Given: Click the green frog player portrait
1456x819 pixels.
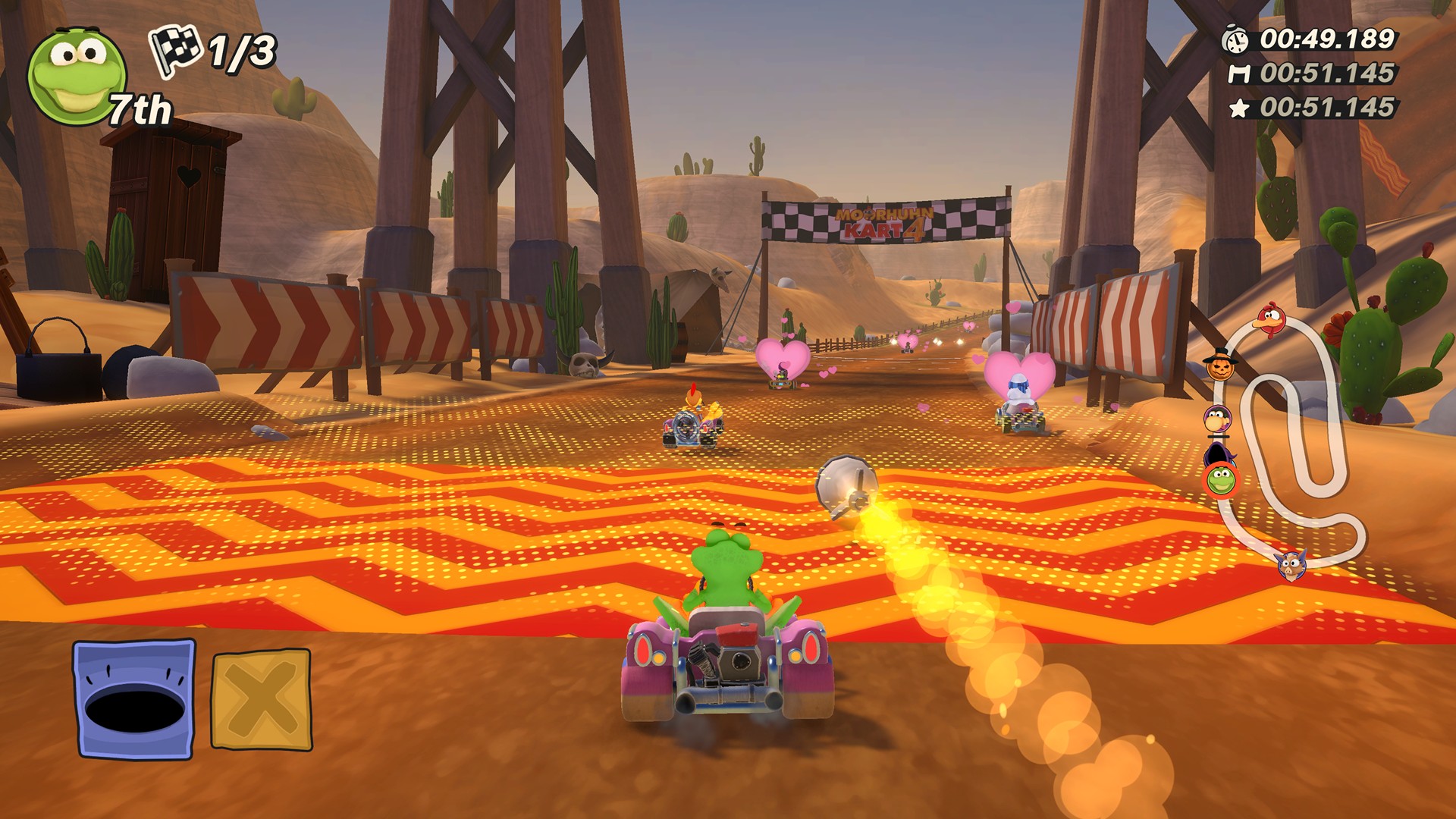Looking at the screenshot, I should 76,76.
